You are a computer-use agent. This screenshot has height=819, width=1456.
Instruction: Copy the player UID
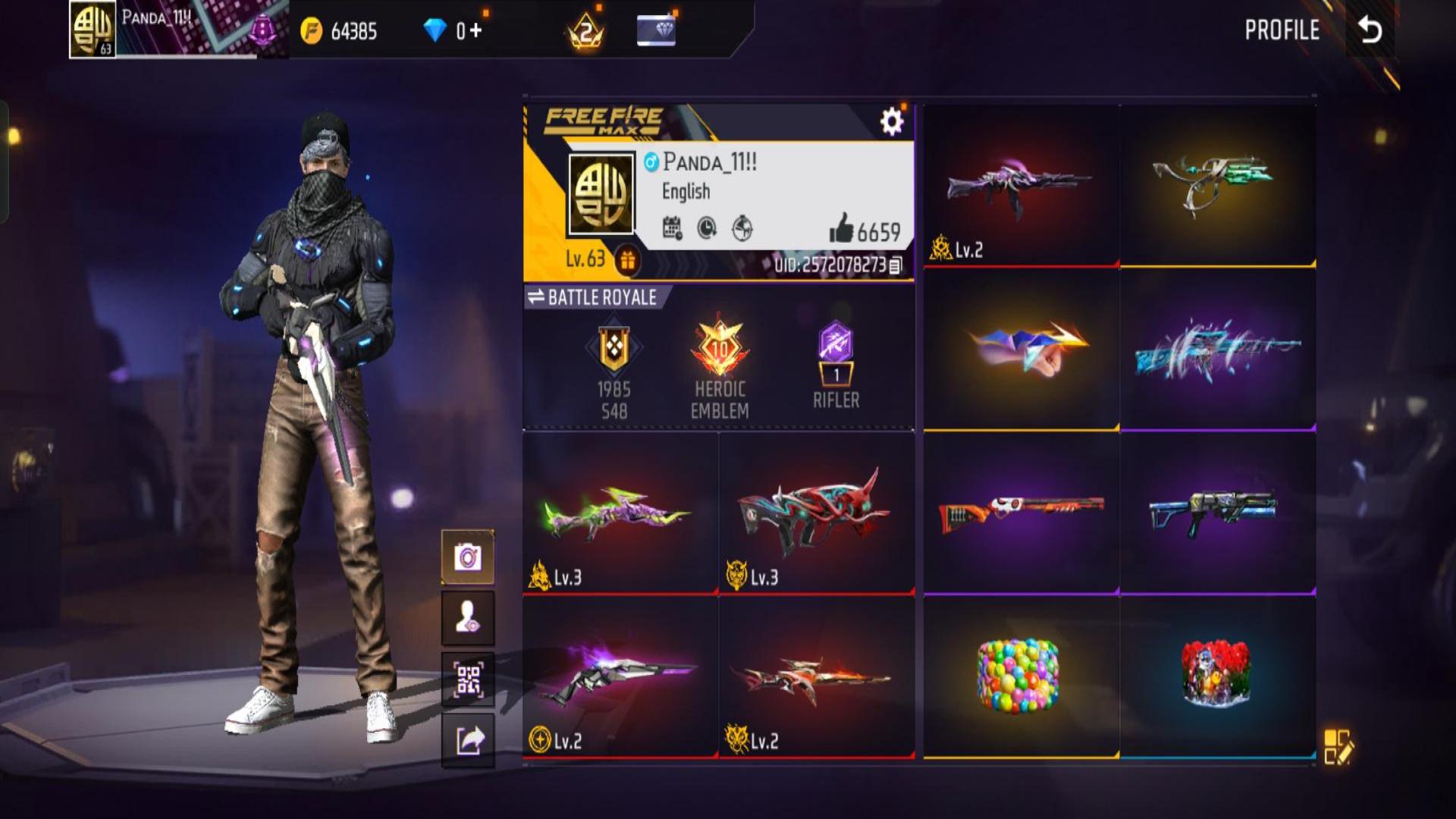tap(896, 265)
